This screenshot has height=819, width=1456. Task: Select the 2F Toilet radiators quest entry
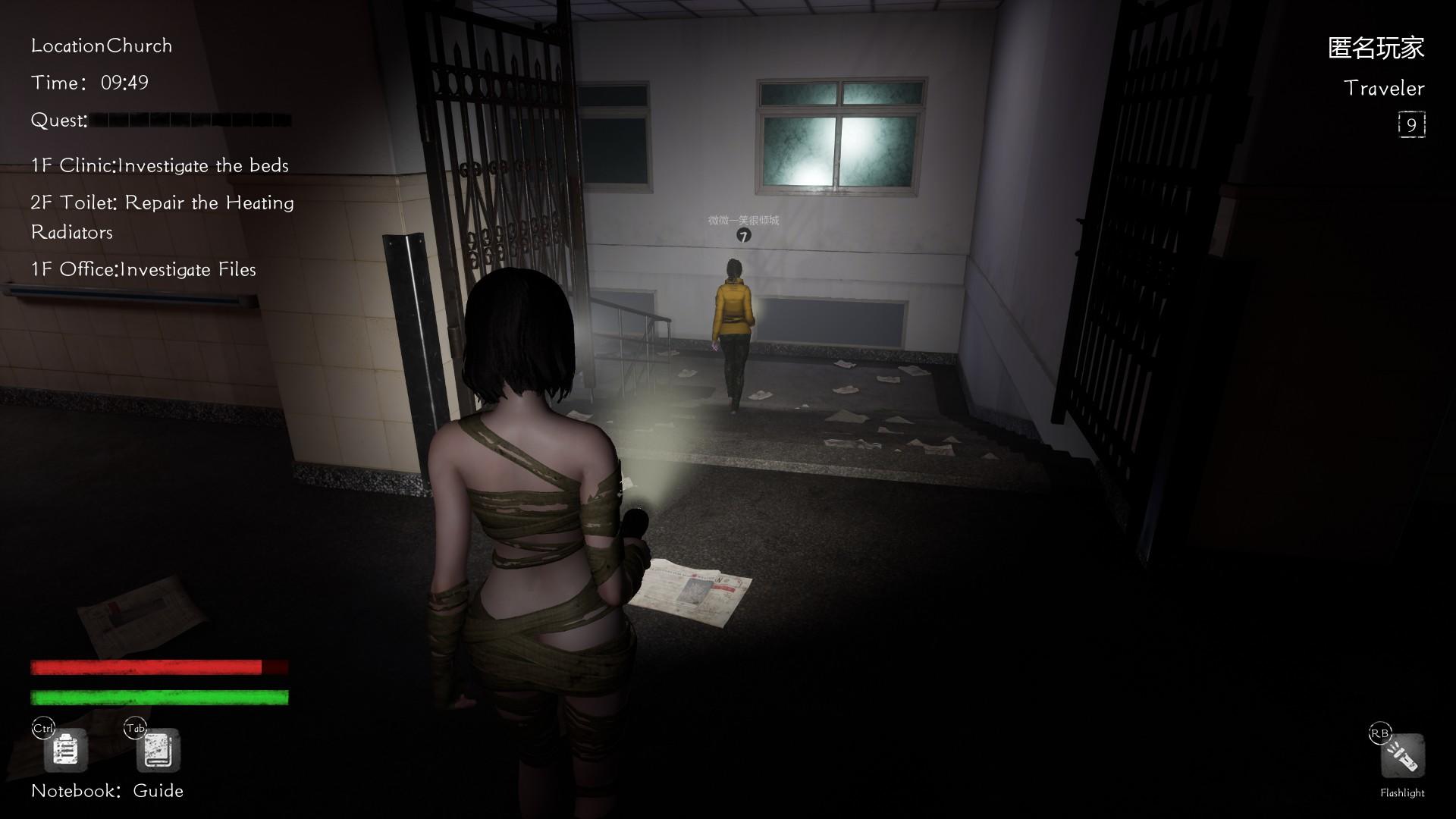coord(162,217)
